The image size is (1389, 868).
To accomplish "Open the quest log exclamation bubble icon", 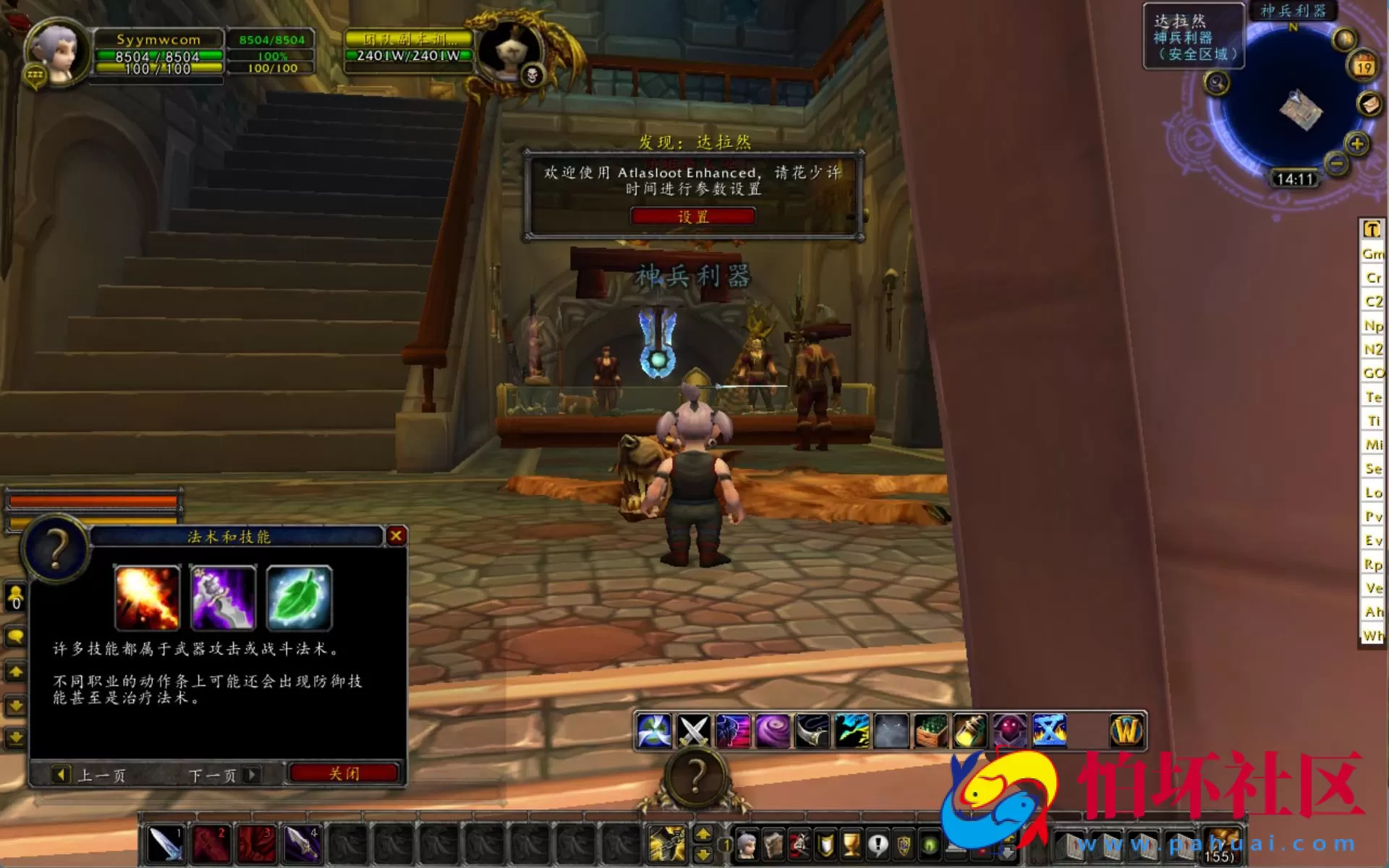I will [x=878, y=846].
